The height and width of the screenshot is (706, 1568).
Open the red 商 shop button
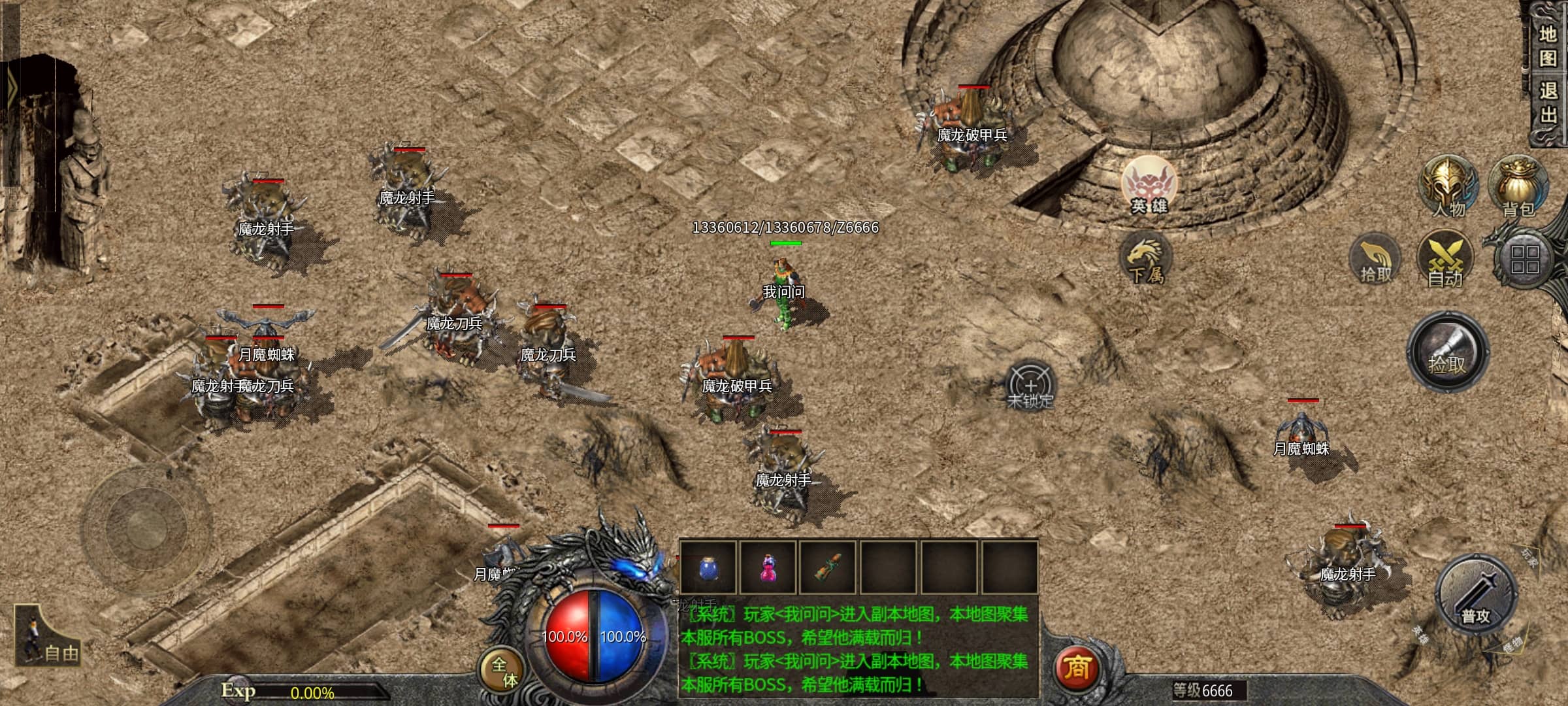(x=1076, y=667)
